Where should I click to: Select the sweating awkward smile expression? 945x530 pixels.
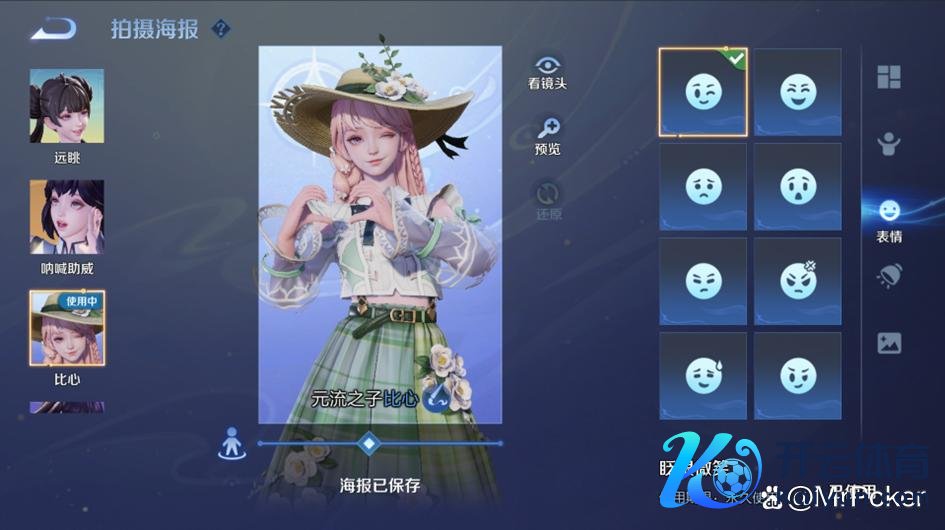[703, 376]
